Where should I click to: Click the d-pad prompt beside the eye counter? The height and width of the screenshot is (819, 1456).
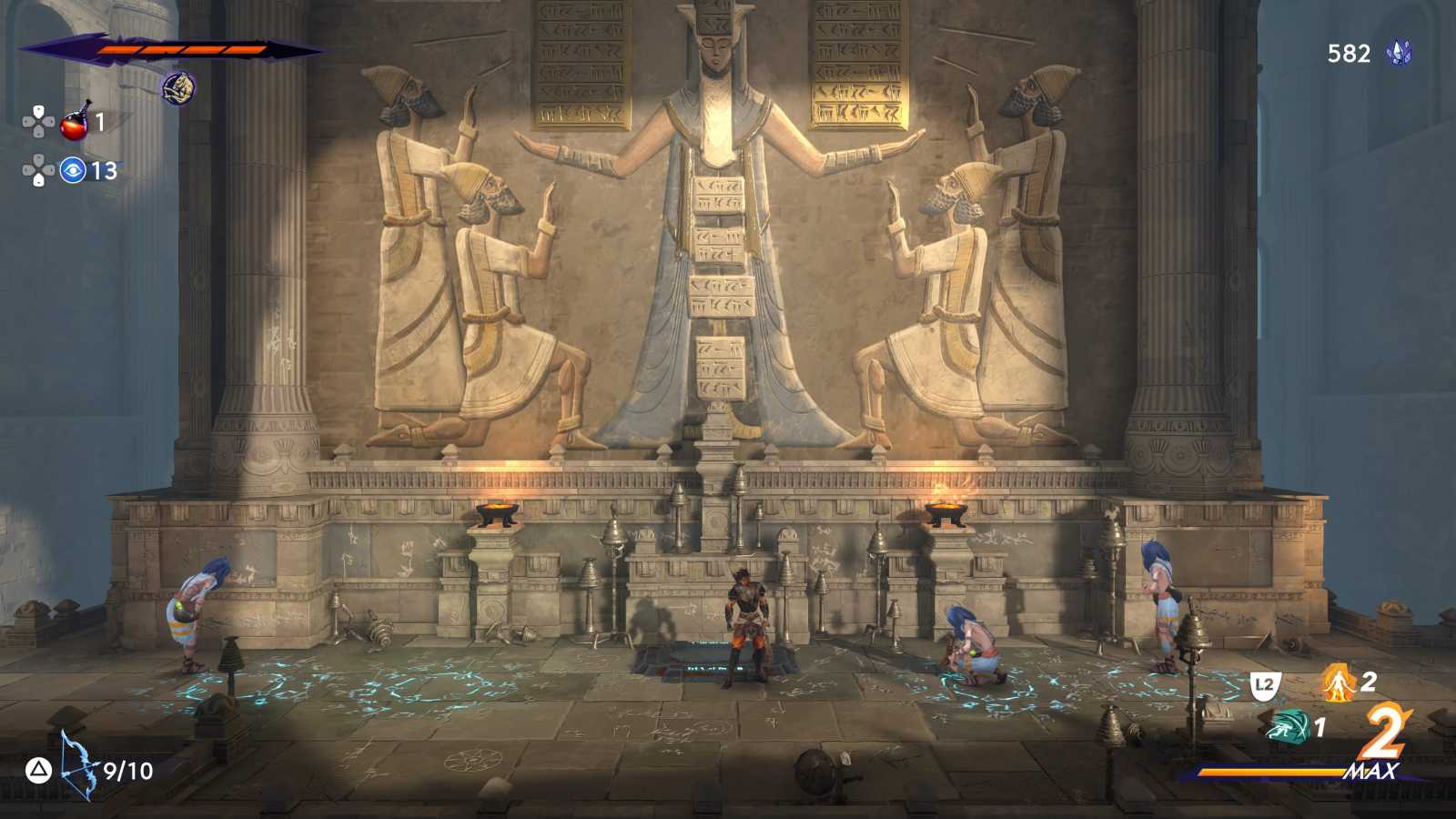pyautogui.click(x=37, y=170)
